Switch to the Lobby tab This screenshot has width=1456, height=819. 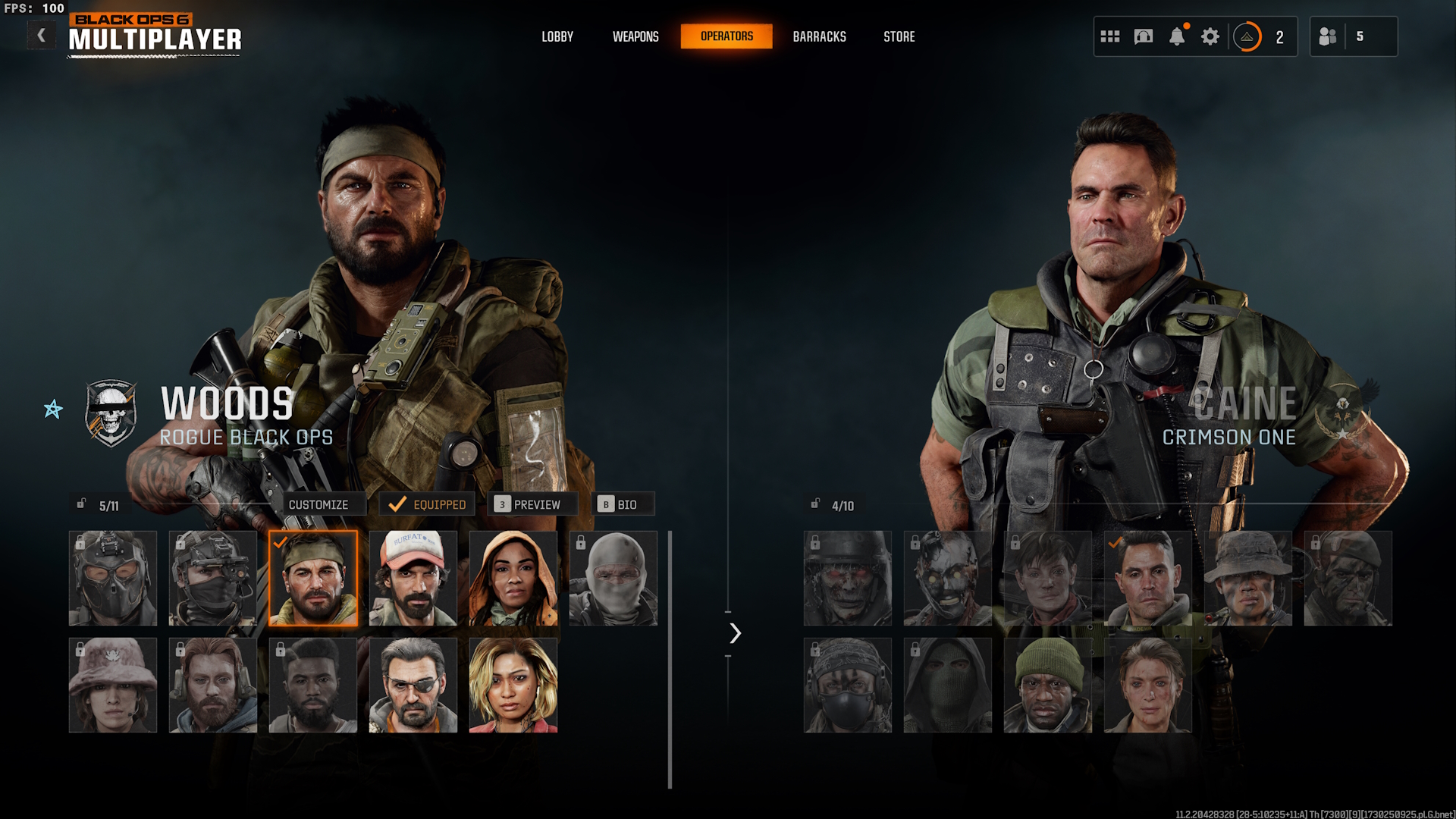tap(557, 36)
